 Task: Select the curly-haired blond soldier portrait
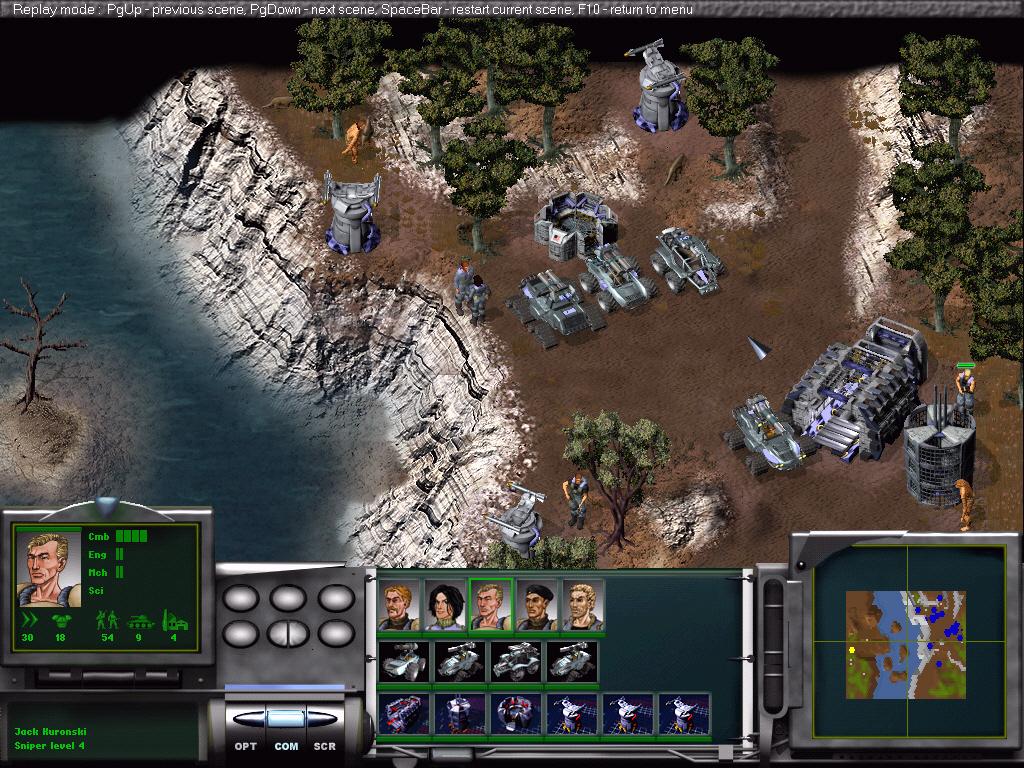coord(583,606)
